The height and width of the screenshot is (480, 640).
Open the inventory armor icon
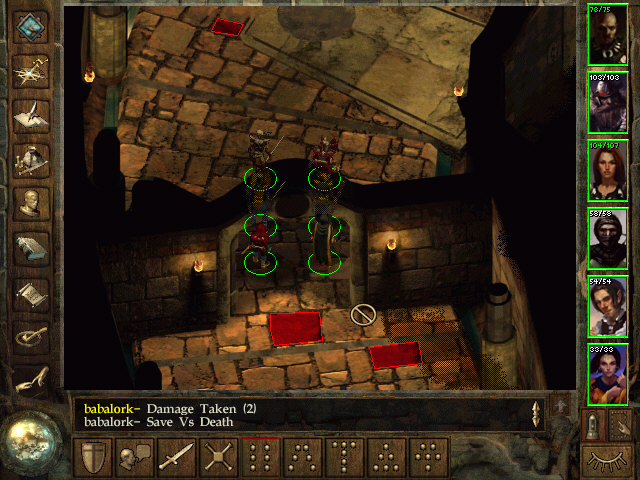(33, 158)
